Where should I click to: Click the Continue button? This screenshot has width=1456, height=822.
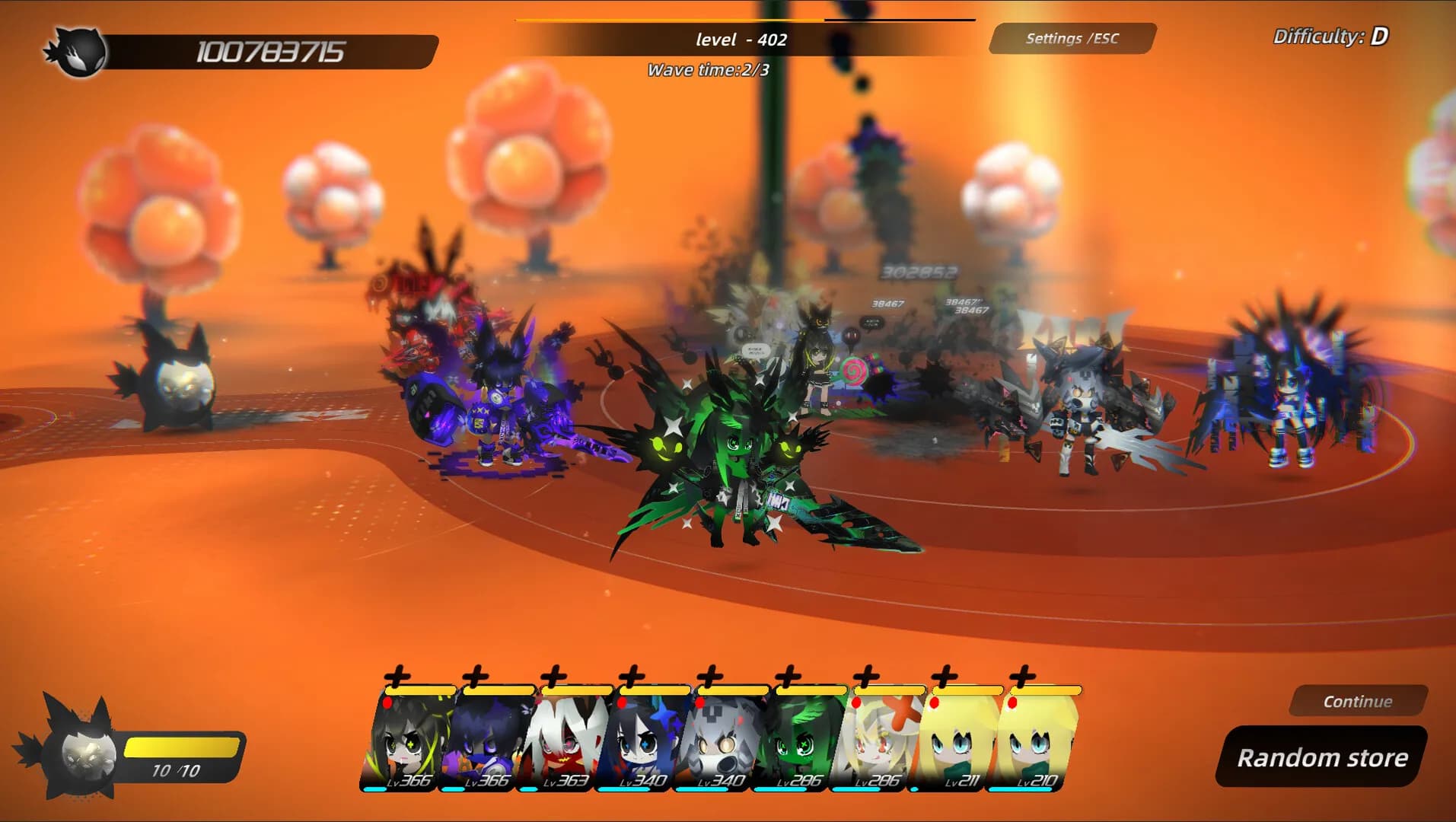coord(1358,701)
